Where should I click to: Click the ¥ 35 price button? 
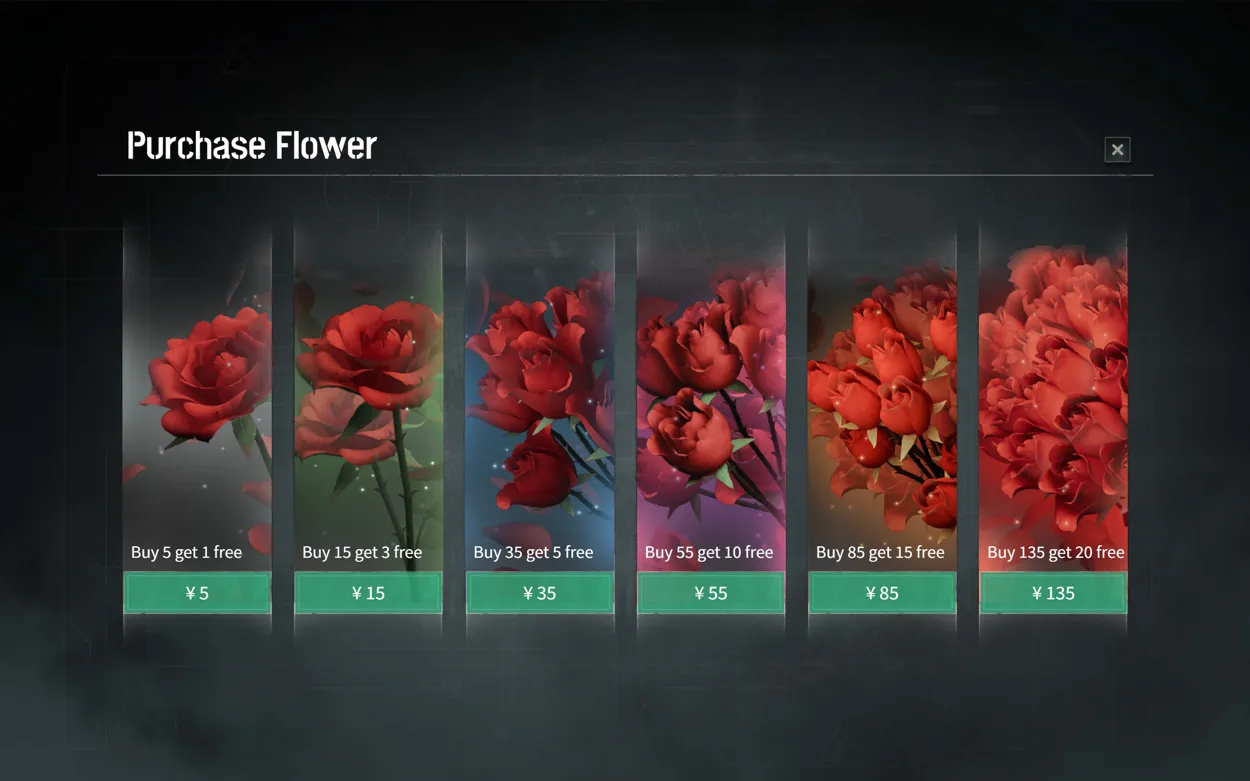pos(540,593)
